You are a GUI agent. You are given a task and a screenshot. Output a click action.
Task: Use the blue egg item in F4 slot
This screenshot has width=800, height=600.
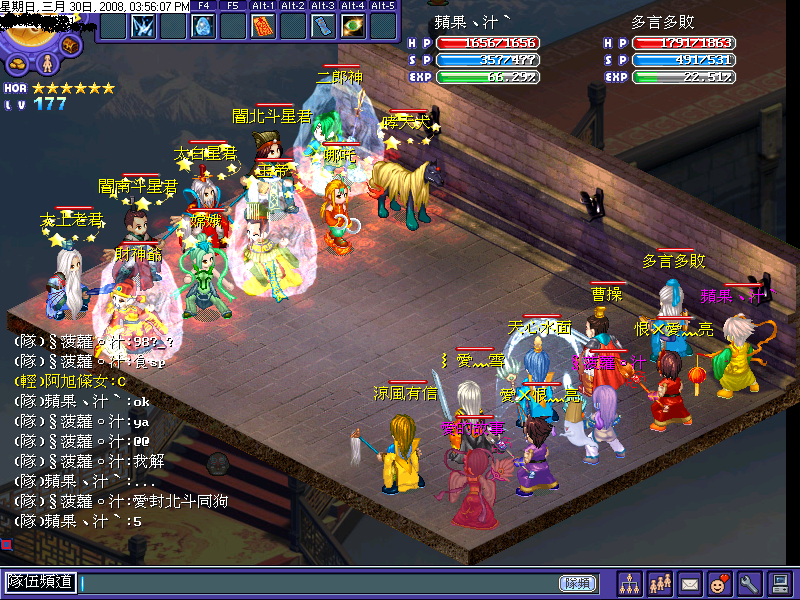pos(203,26)
